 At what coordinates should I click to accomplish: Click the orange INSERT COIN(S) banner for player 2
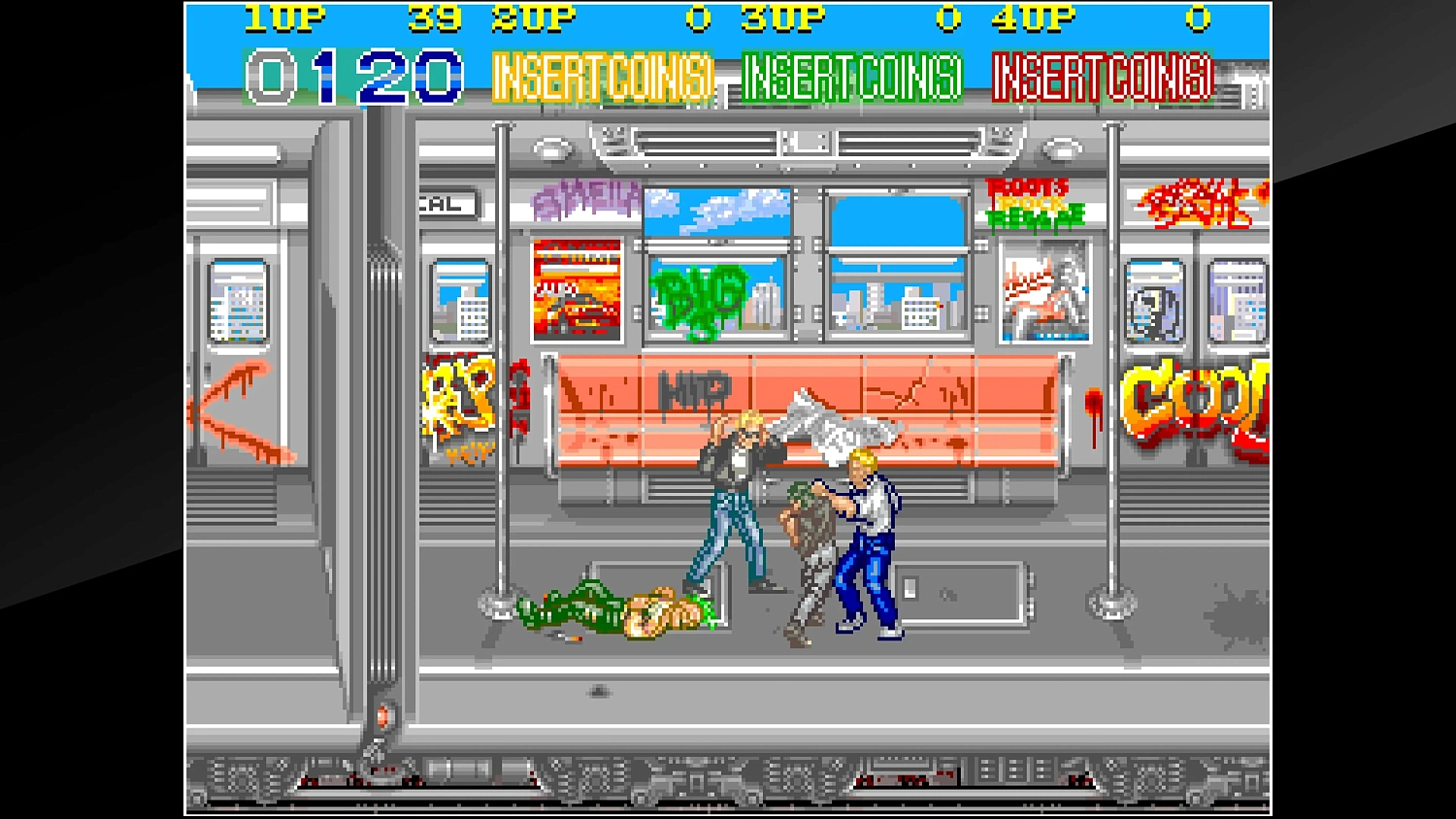click(603, 75)
